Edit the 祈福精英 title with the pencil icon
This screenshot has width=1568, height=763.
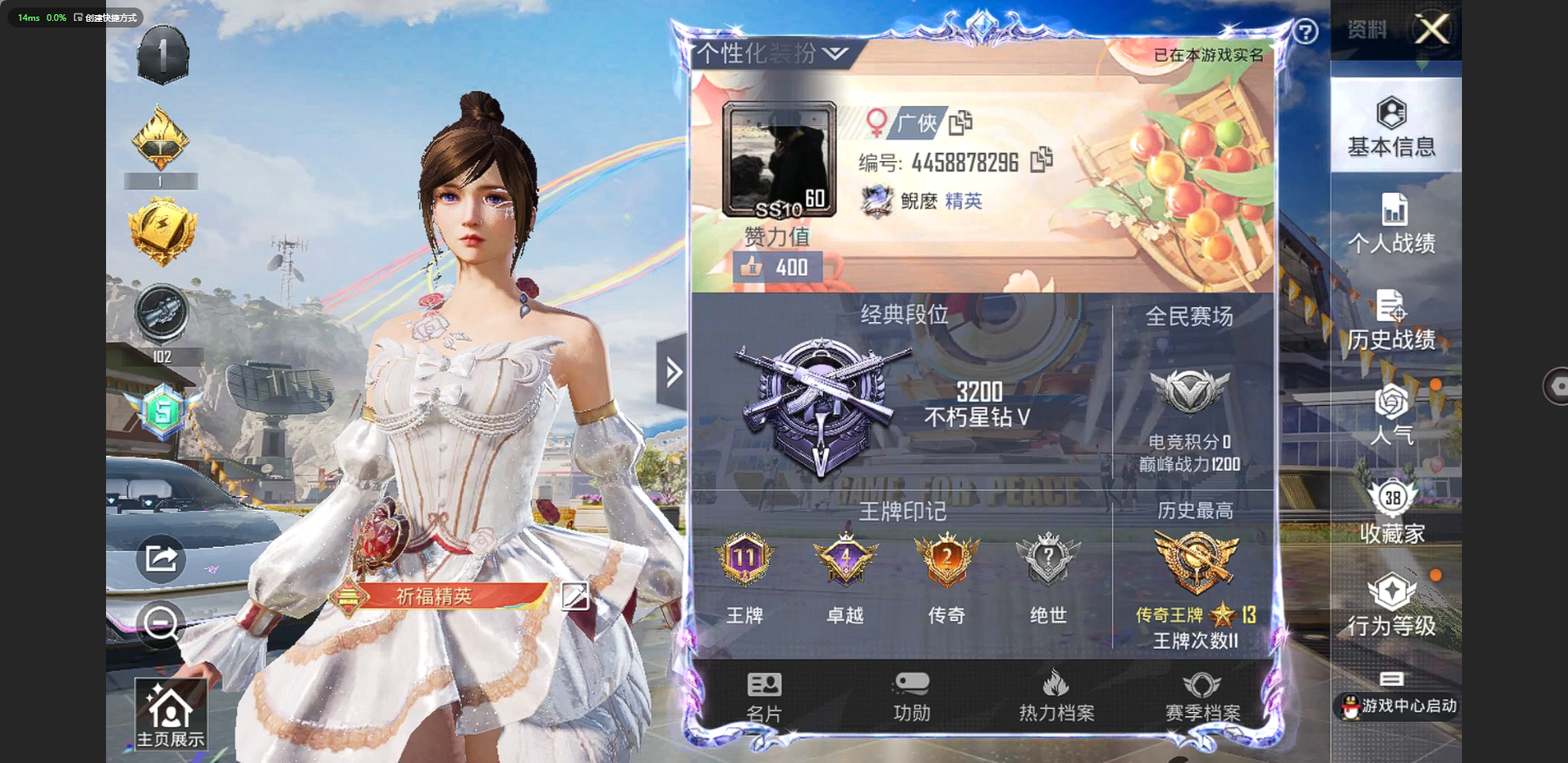[574, 596]
